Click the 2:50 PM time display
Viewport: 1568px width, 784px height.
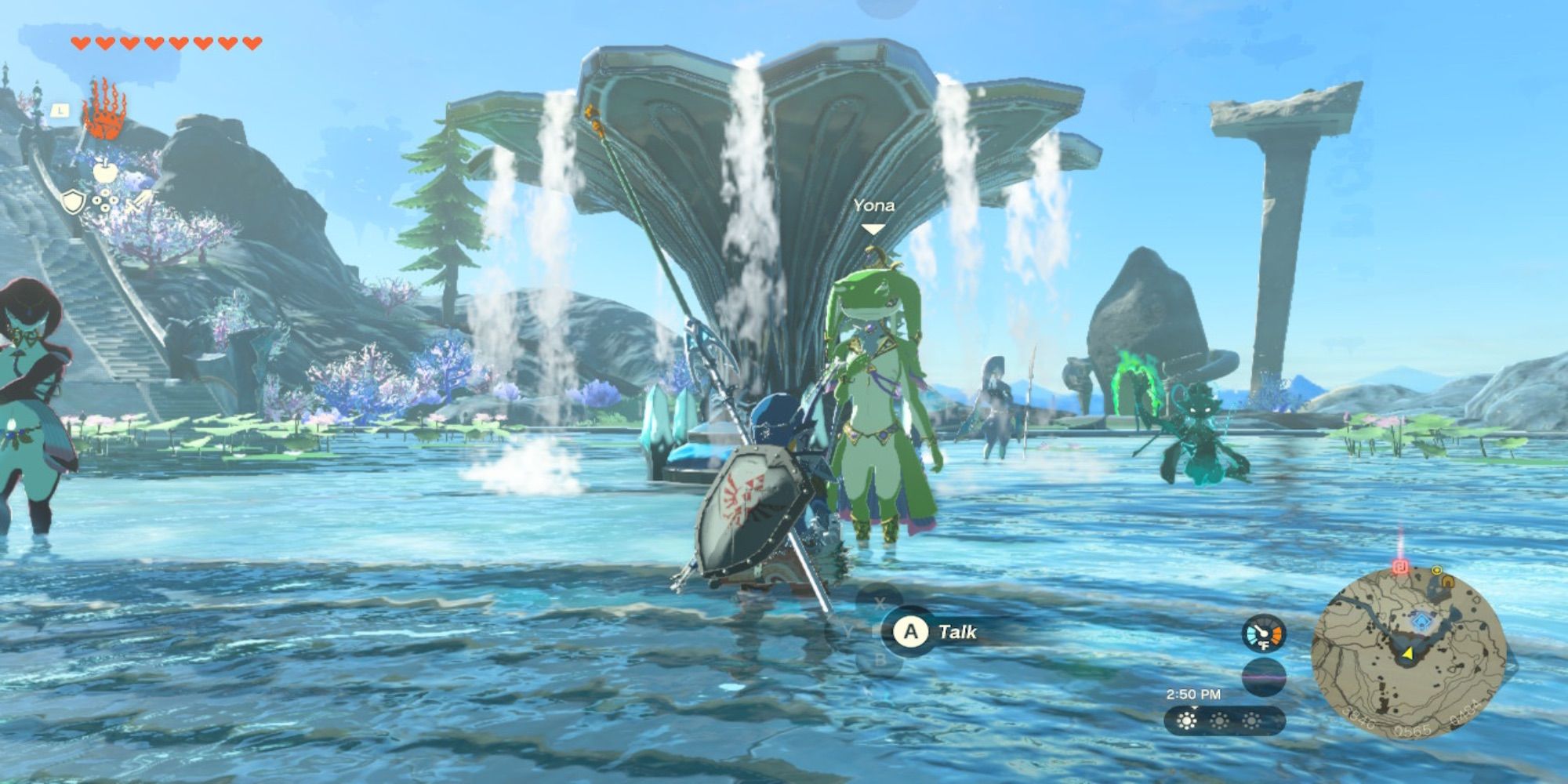1193,694
